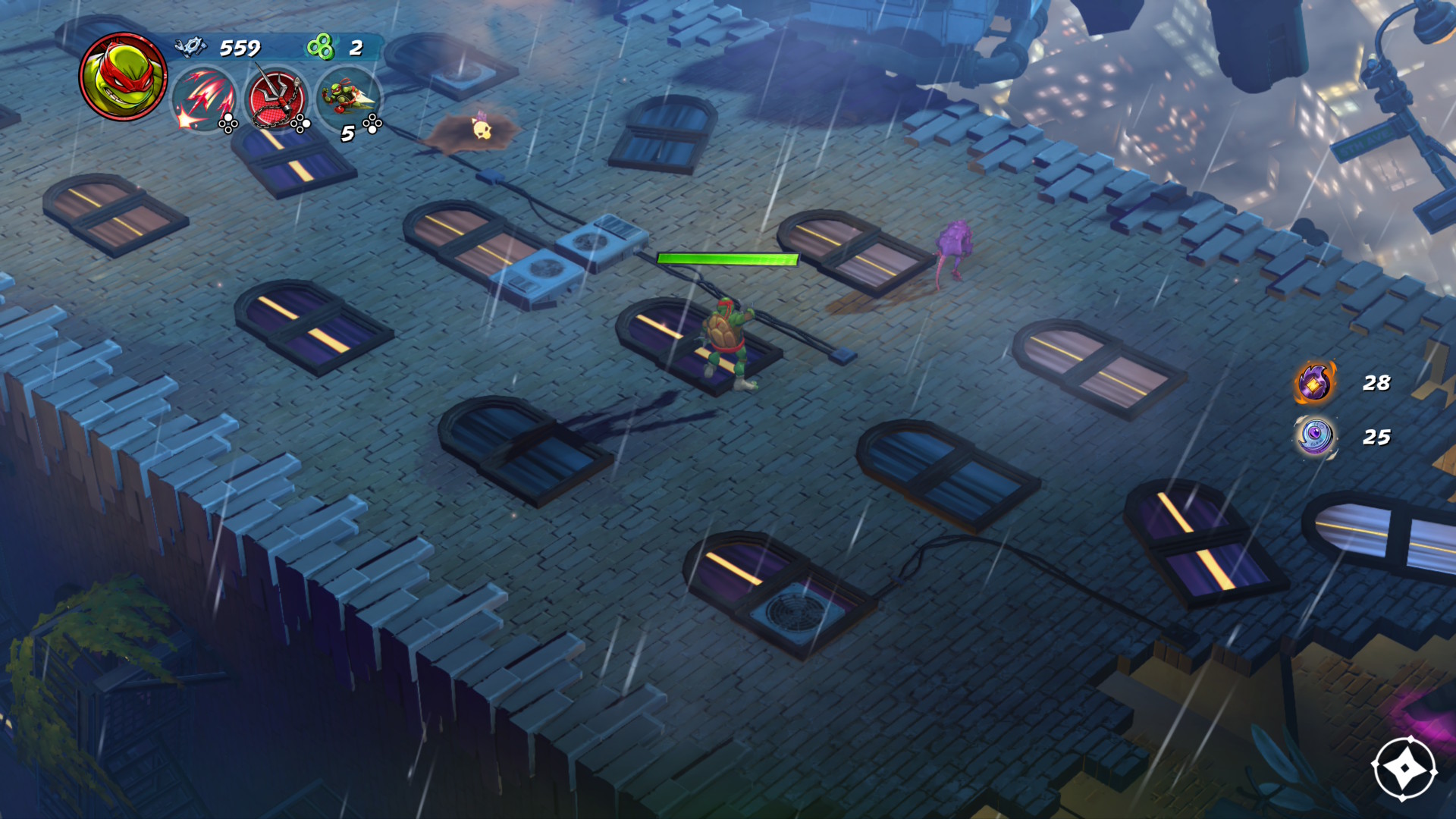Click the white shuriken compass icon
The width and height of the screenshot is (1456, 819).
1404,768
